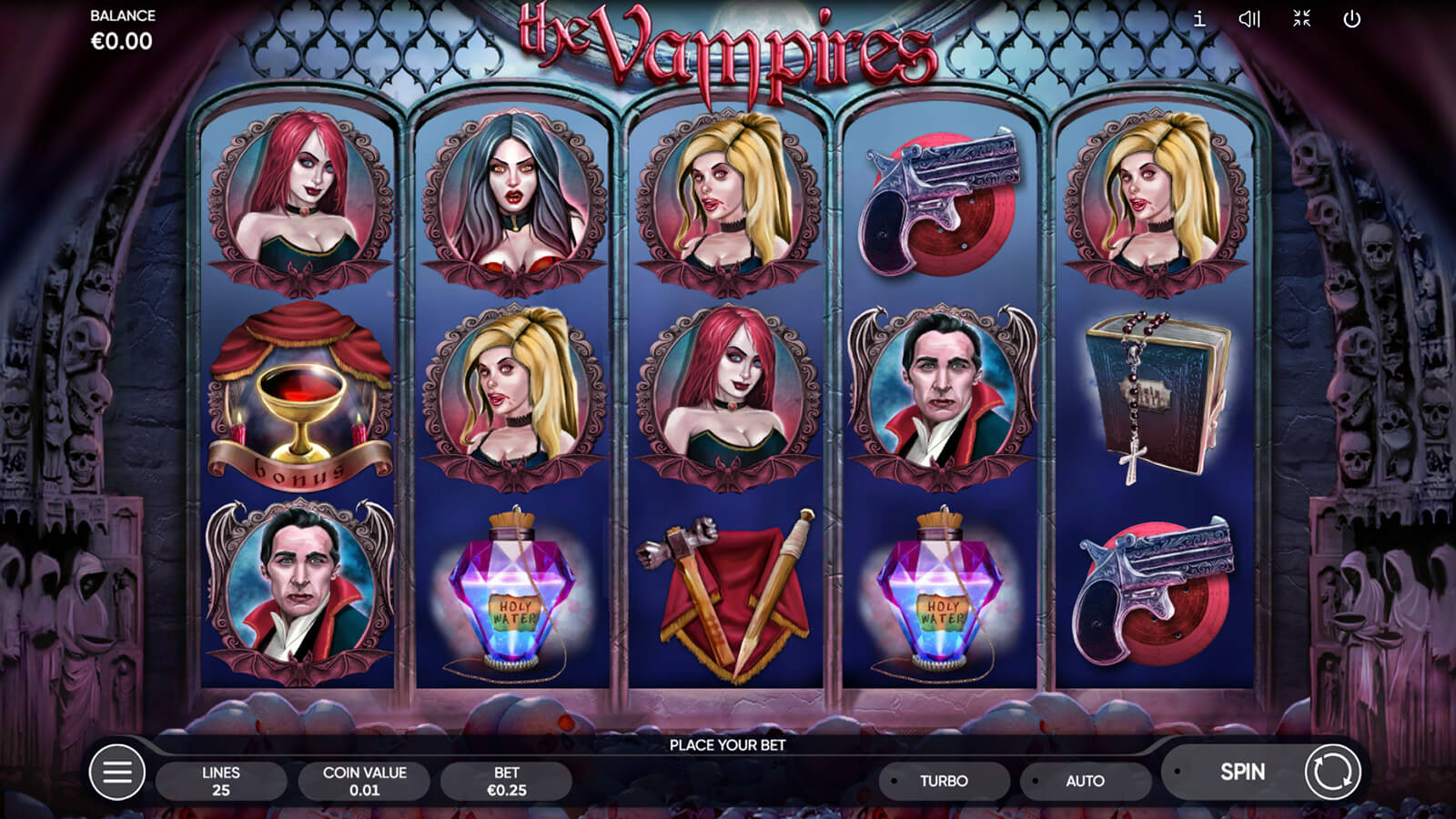
Task: Toggle Turbo mode
Action: [944, 781]
